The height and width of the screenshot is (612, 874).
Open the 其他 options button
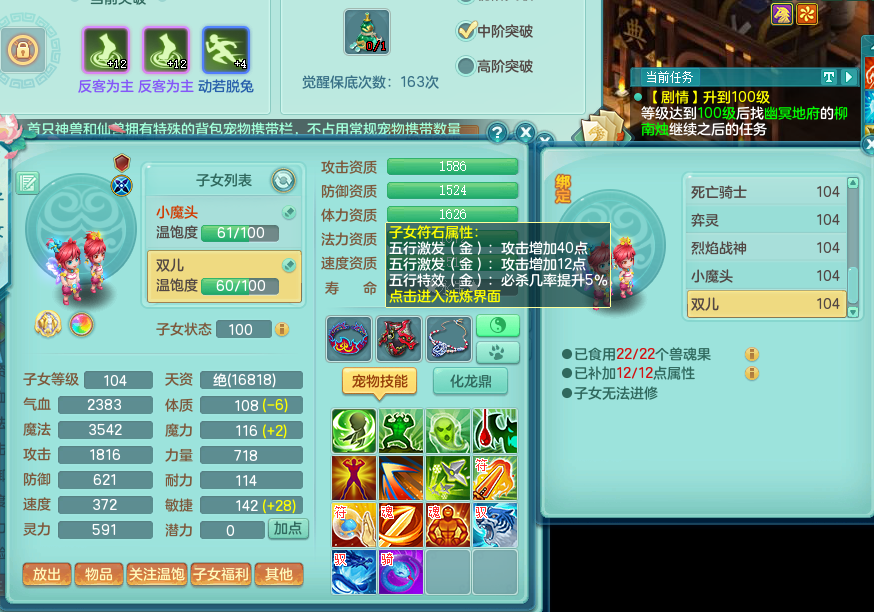click(278, 574)
